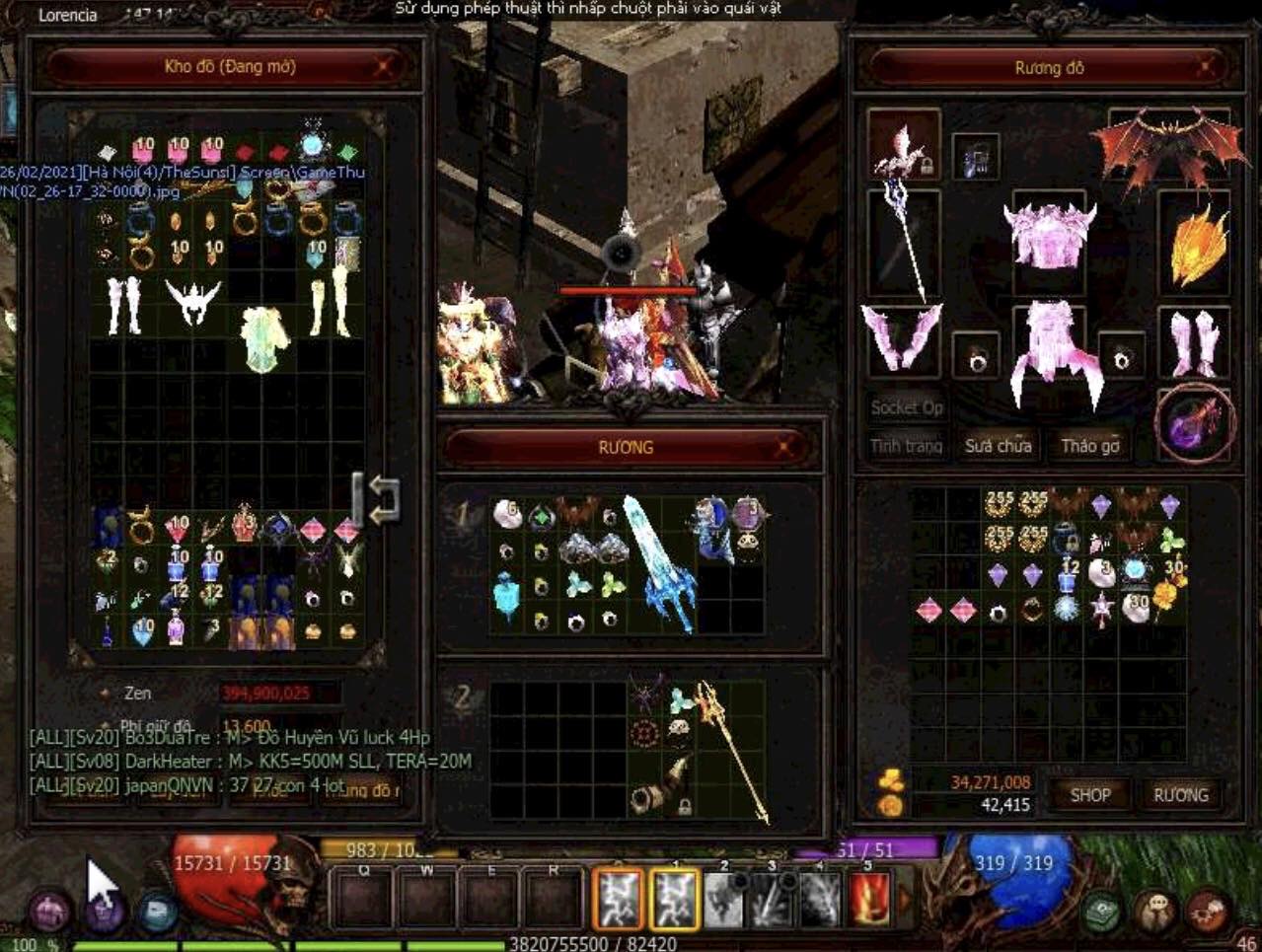
Task: Click the swap arrows beside the warehouse
Action: (x=379, y=498)
